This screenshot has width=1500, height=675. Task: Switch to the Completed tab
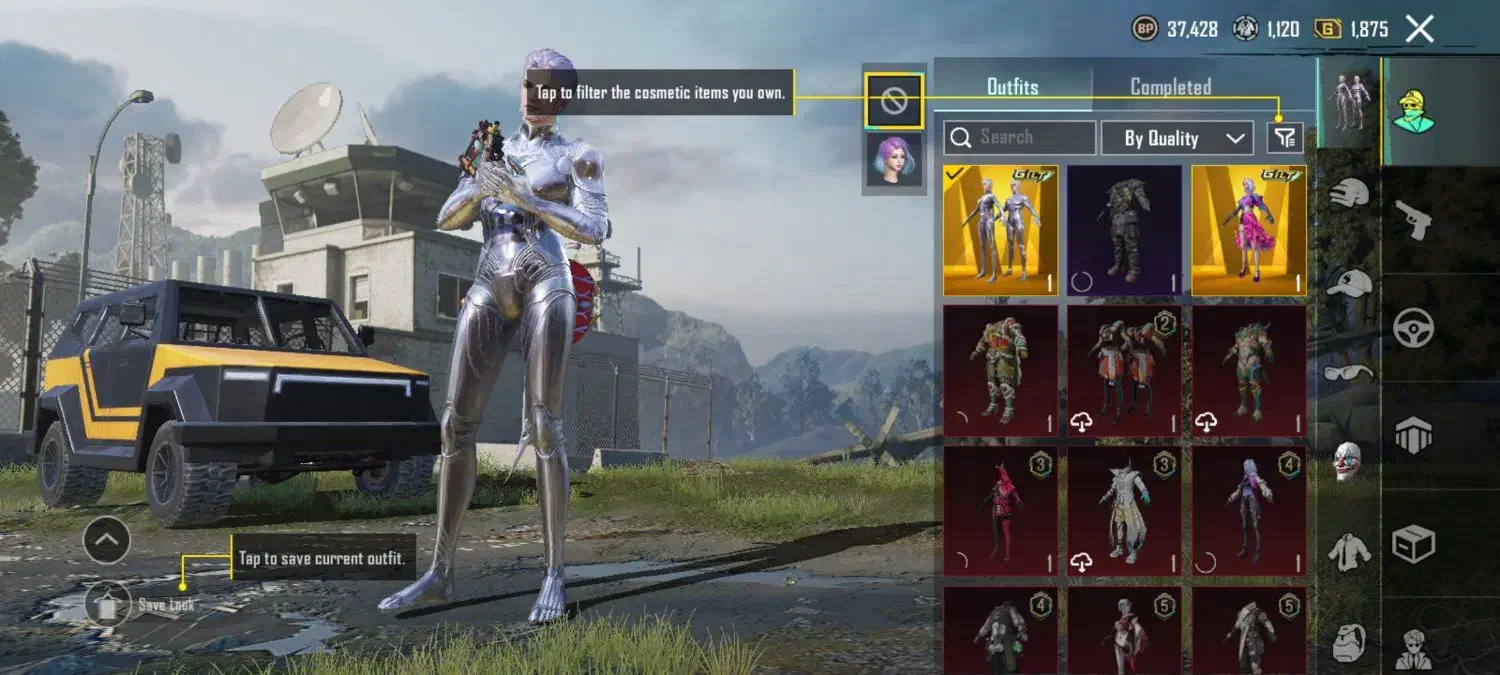click(x=1170, y=87)
